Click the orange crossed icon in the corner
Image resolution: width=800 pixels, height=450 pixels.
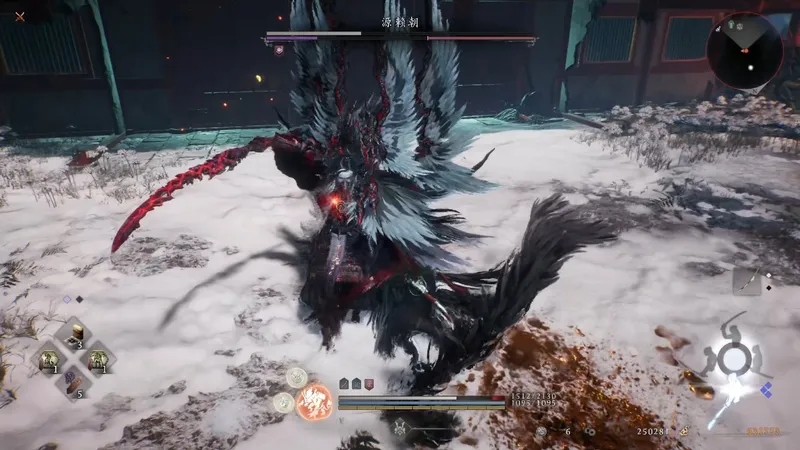(20, 16)
